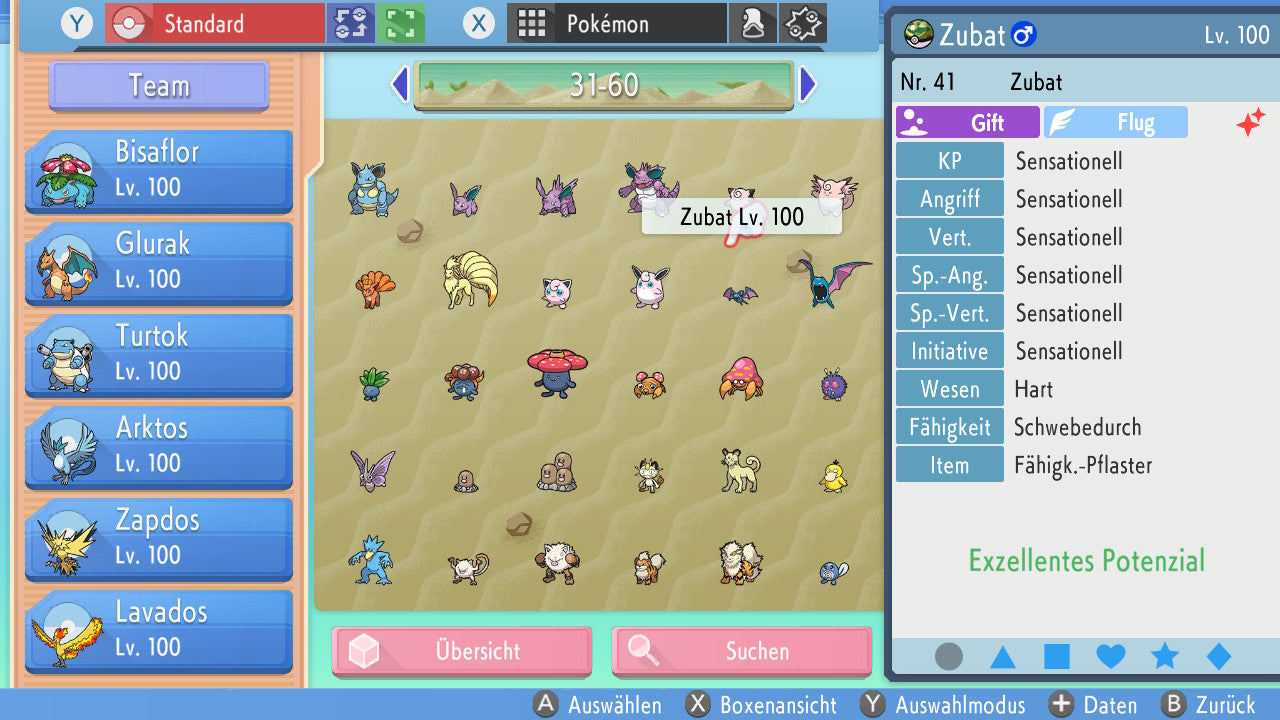
Task: Toggle the star marking on Zubat
Action: click(1164, 657)
